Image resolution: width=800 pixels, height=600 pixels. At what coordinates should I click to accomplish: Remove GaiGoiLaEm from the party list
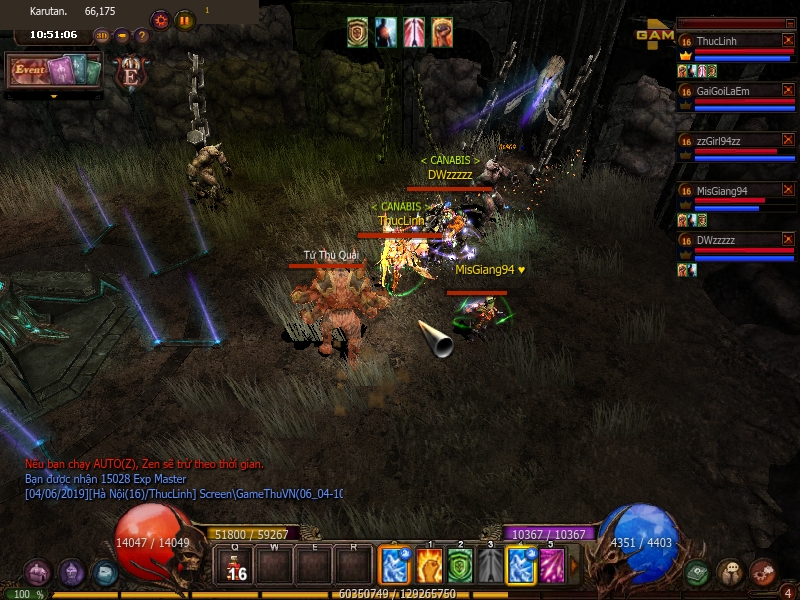click(788, 90)
